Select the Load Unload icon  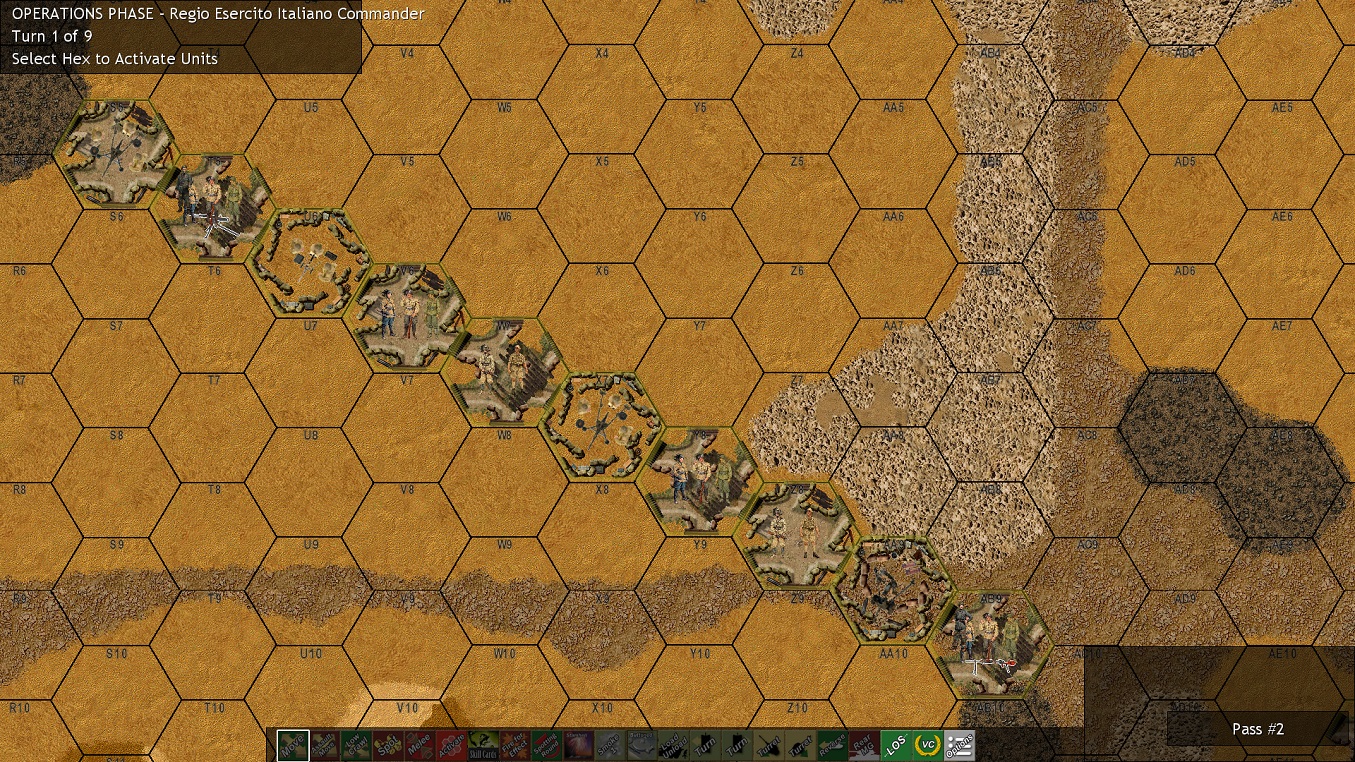[672, 744]
